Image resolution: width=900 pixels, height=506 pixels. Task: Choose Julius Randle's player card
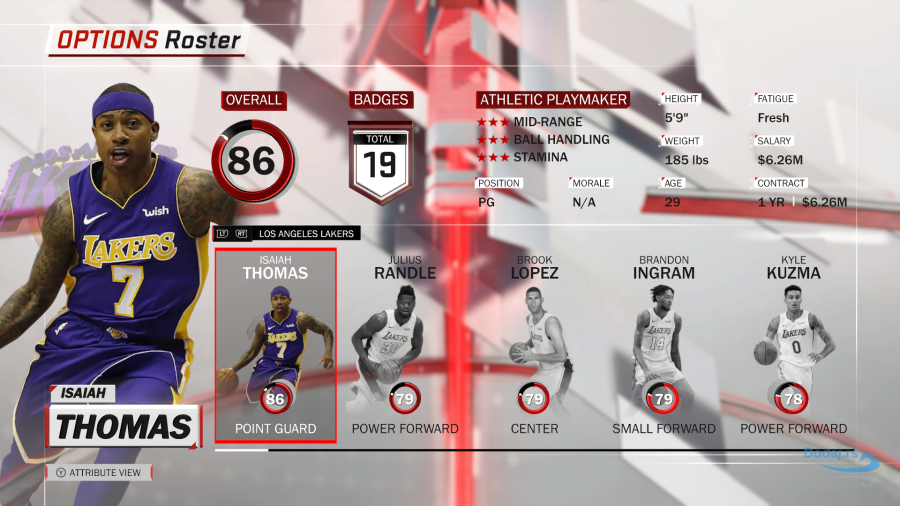coord(405,345)
